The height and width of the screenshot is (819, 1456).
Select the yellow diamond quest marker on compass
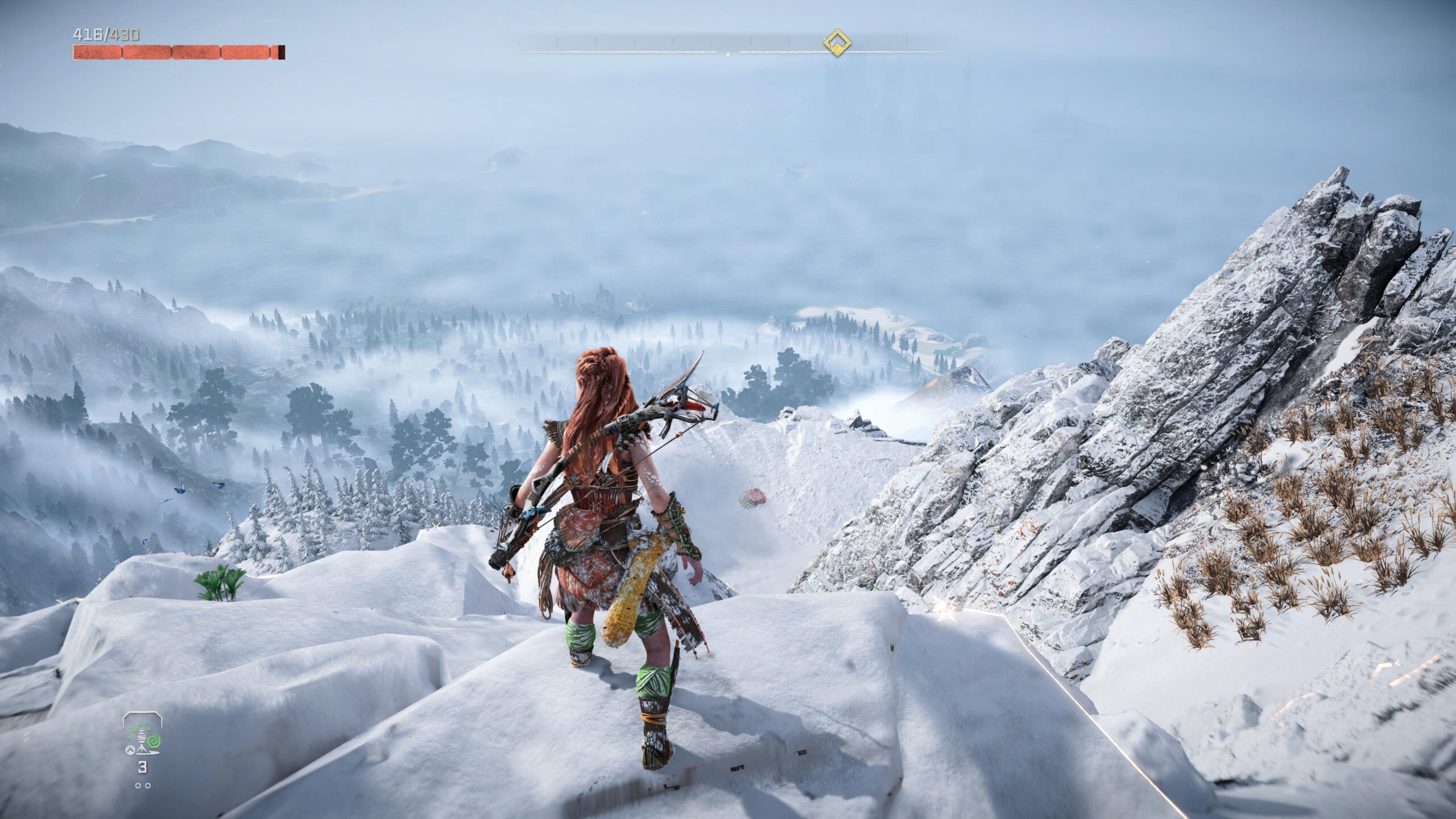point(837,43)
